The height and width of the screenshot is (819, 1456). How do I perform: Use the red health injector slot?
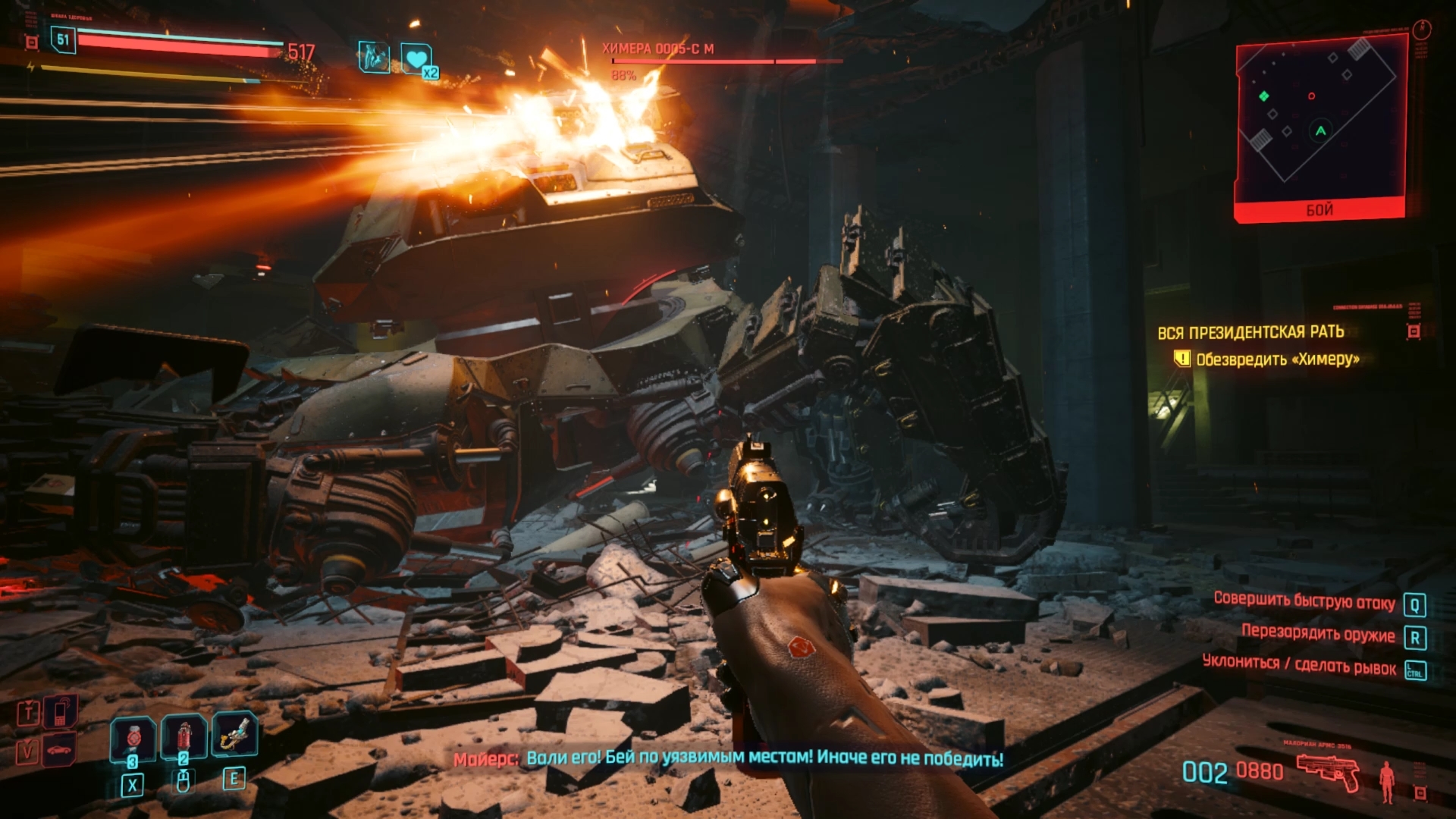coord(184,737)
